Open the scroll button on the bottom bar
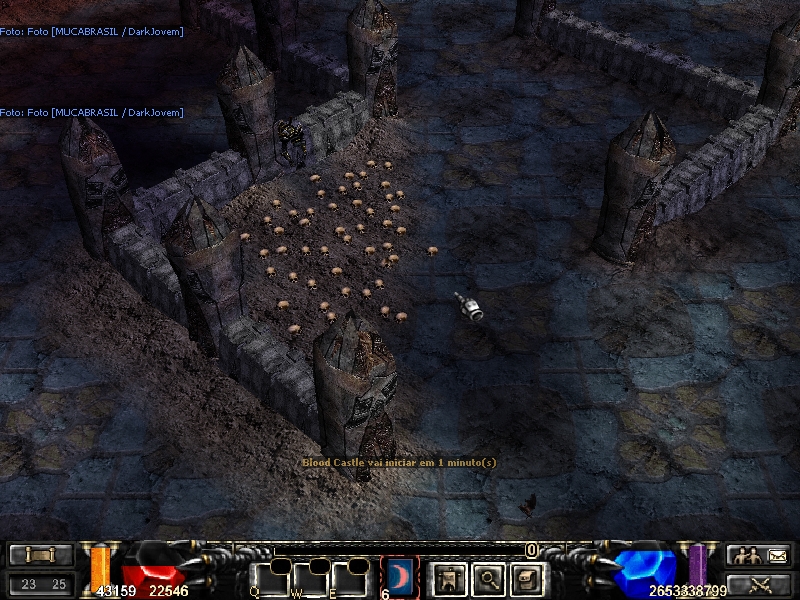800x600 pixels. (x=41, y=556)
